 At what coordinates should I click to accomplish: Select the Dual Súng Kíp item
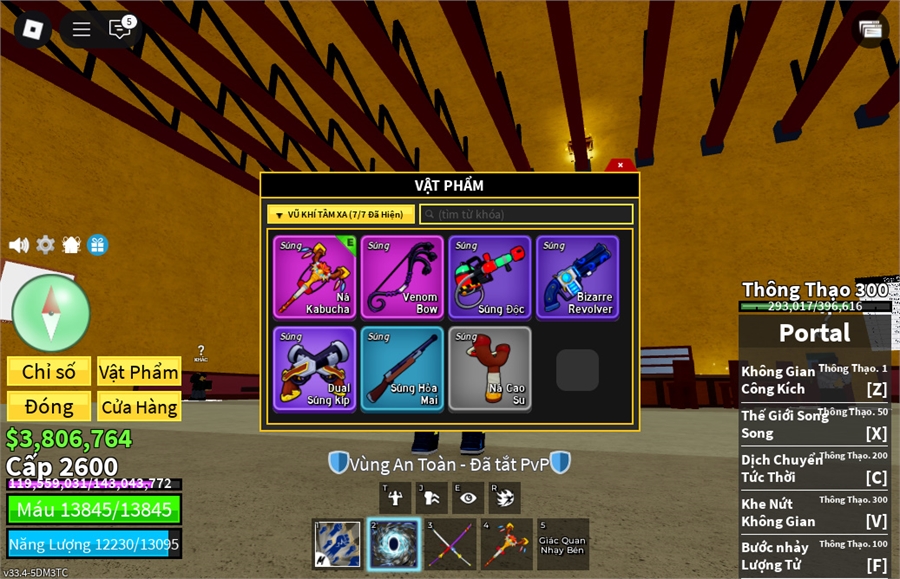pyautogui.click(x=316, y=368)
